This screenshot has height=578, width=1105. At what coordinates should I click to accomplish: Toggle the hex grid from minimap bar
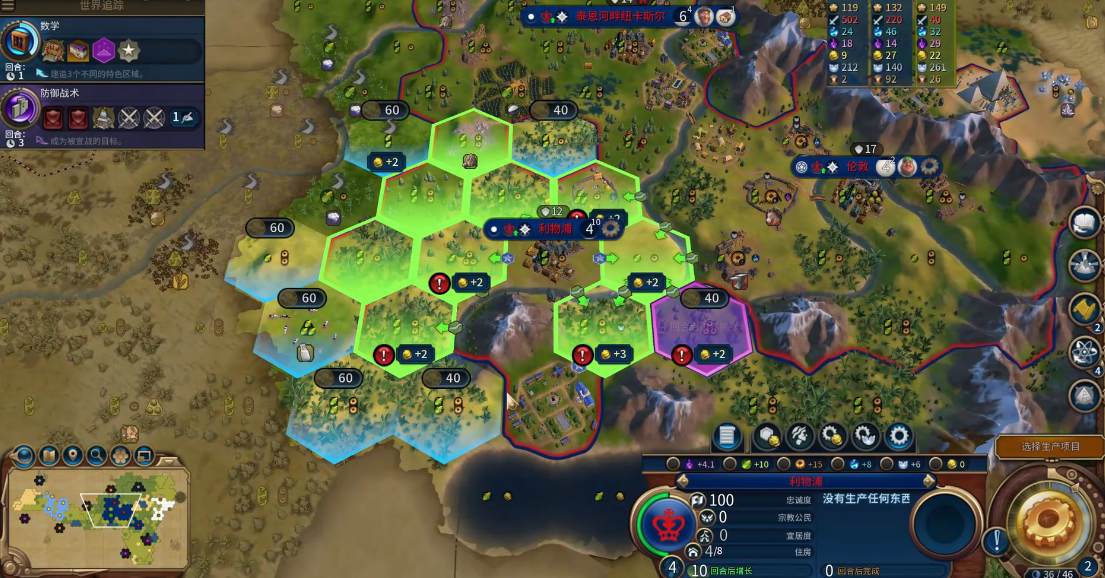click(x=121, y=456)
